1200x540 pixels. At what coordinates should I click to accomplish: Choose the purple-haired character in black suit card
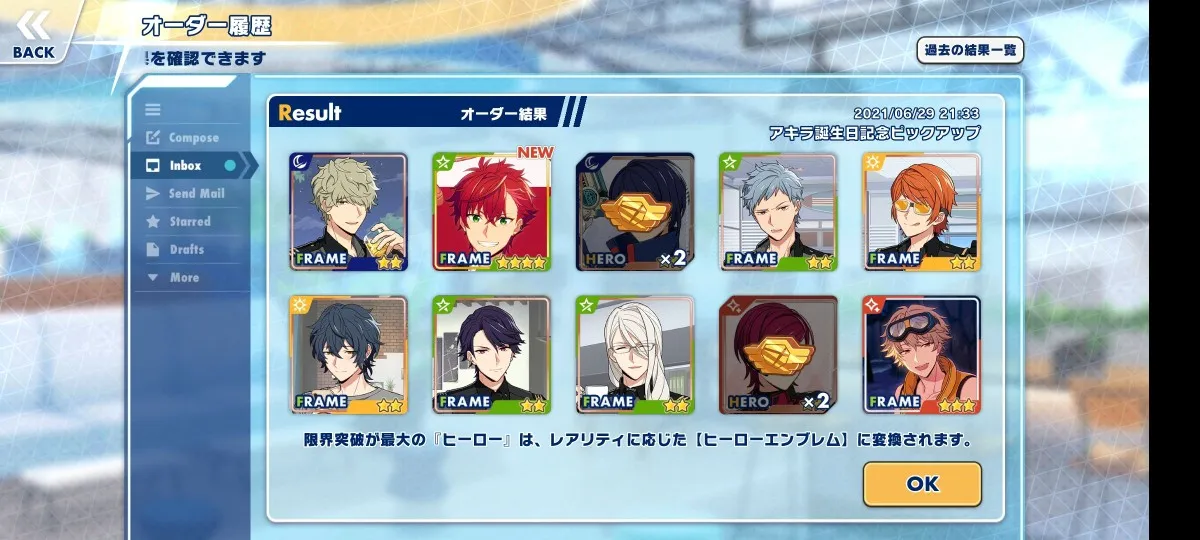[x=492, y=355]
